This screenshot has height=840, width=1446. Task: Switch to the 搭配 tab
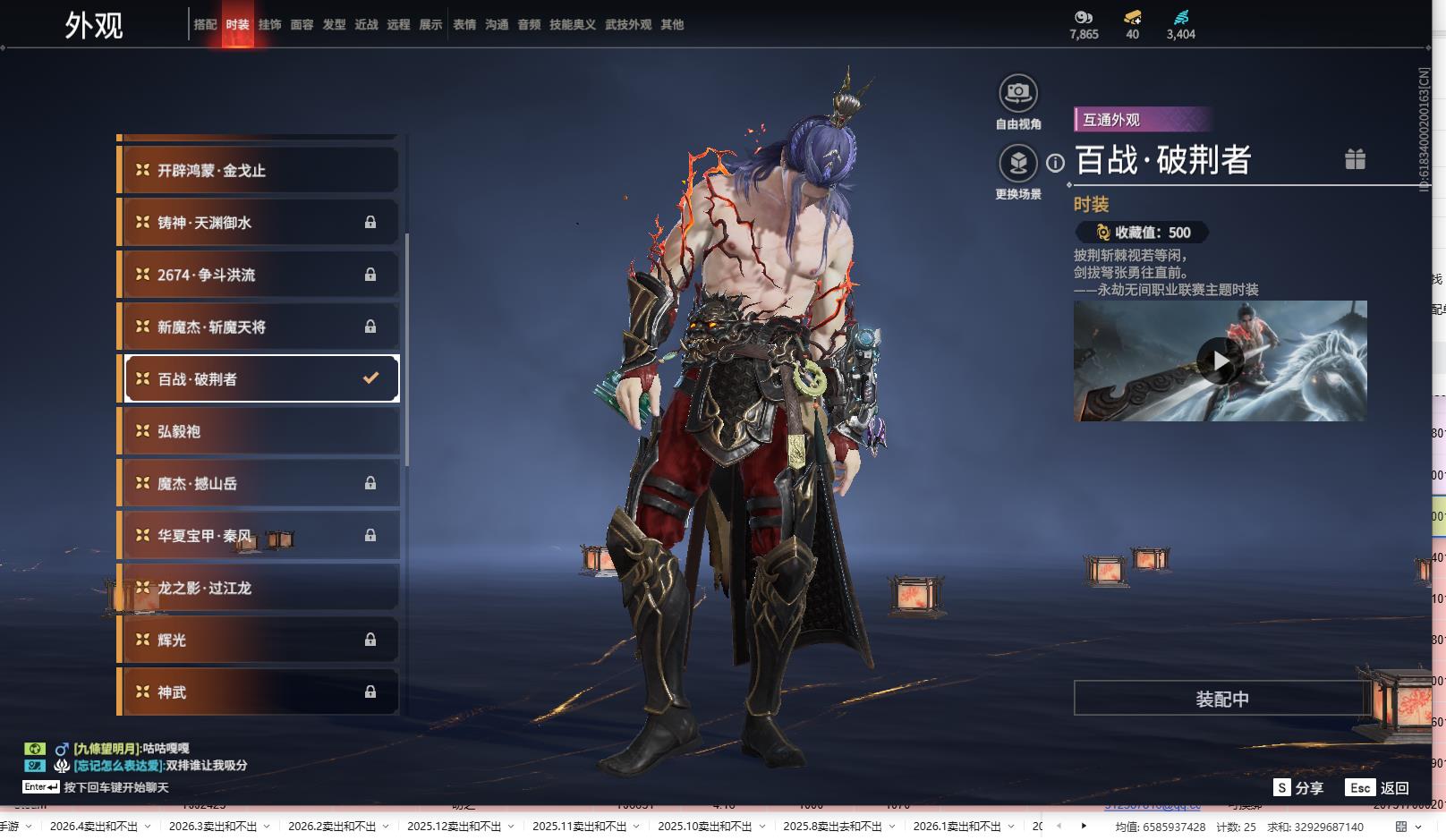pyautogui.click(x=205, y=25)
